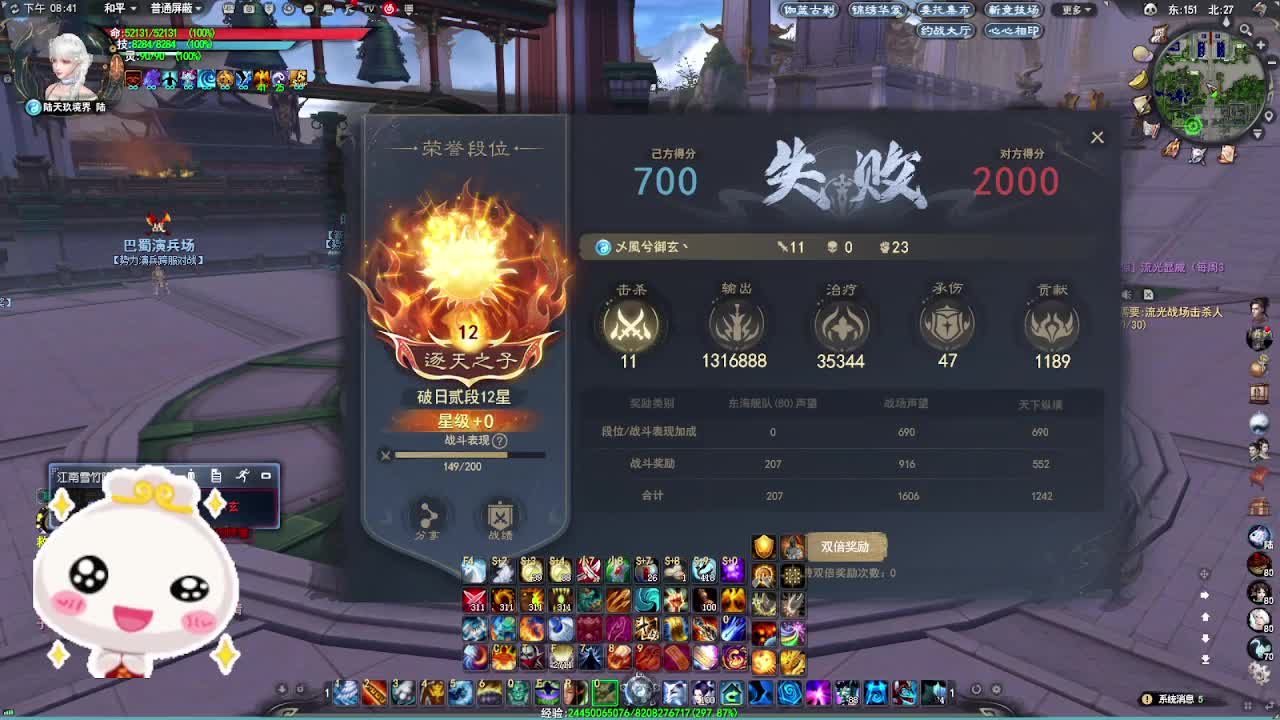Open the 战绩 battle record icon
Image resolution: width=1280 pixels, height=720 pixels.
point(498,517)
